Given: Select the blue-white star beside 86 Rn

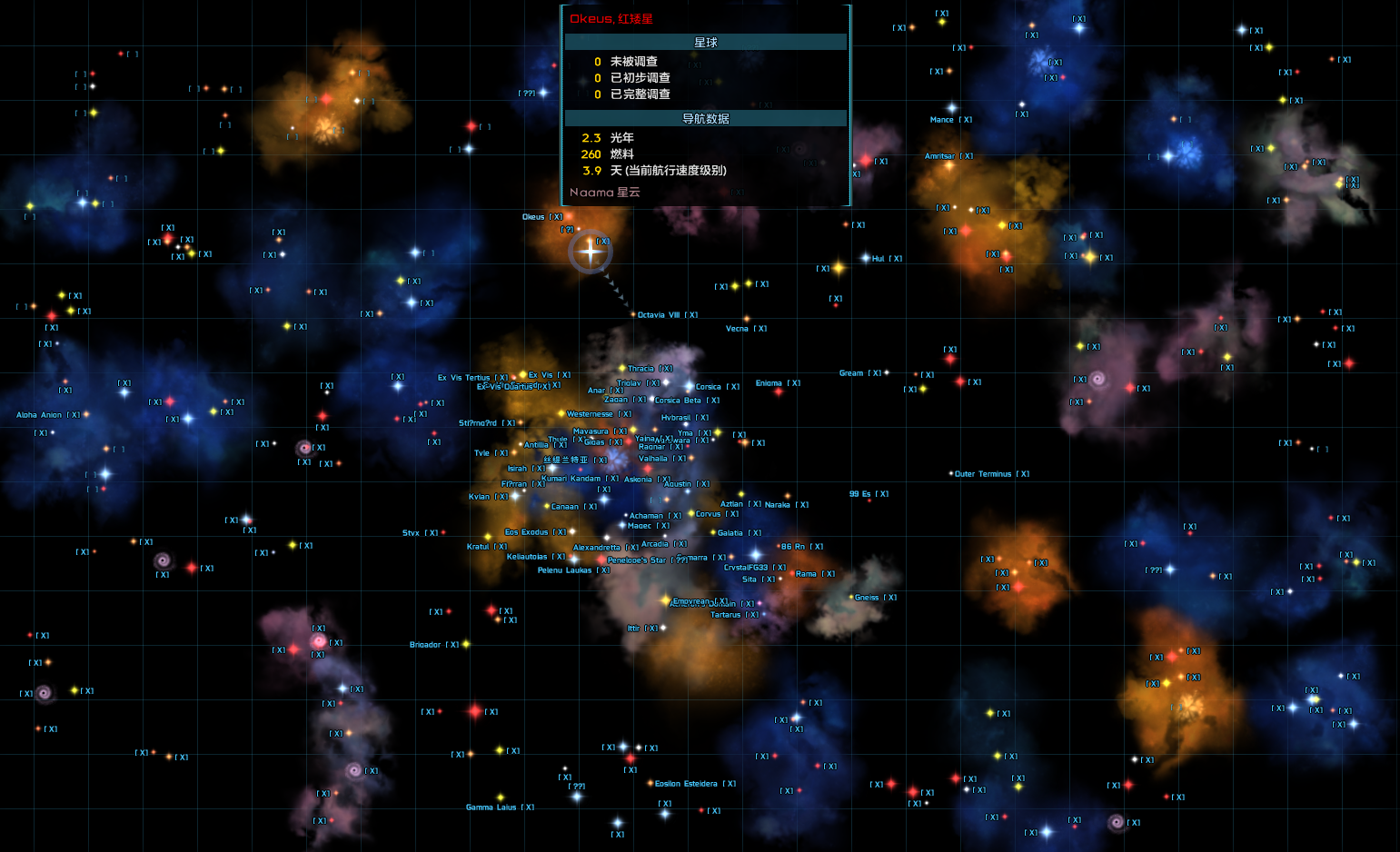Looking at the screenshot, I should tap(756, 554).
